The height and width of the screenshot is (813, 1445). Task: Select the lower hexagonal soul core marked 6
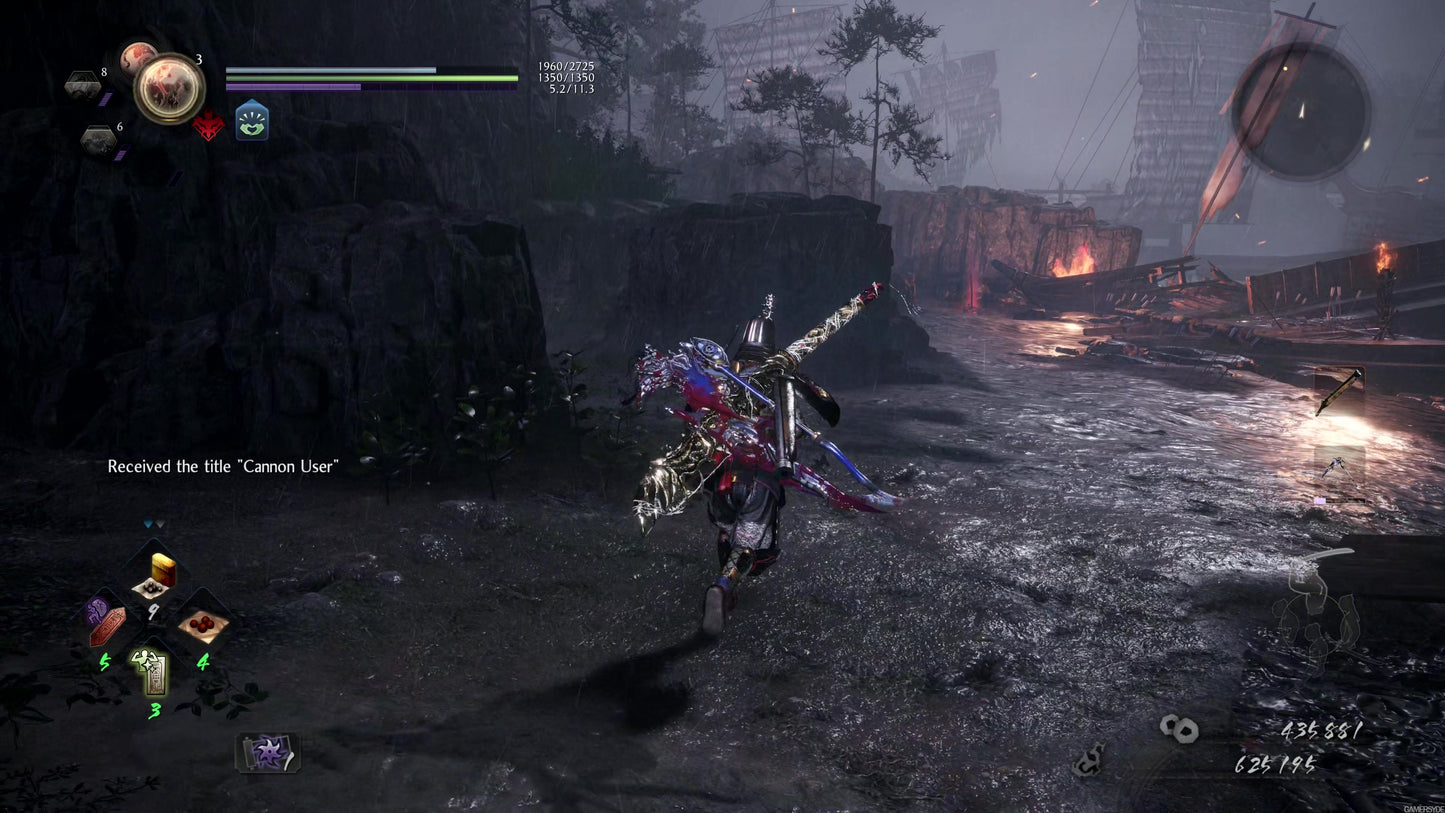(x=98, y=138)
